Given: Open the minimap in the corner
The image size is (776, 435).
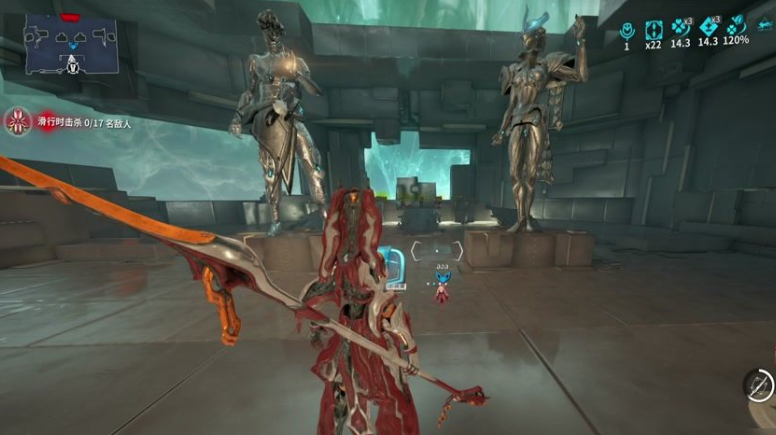Looking at the screenshot, I should tap(71, 47).
